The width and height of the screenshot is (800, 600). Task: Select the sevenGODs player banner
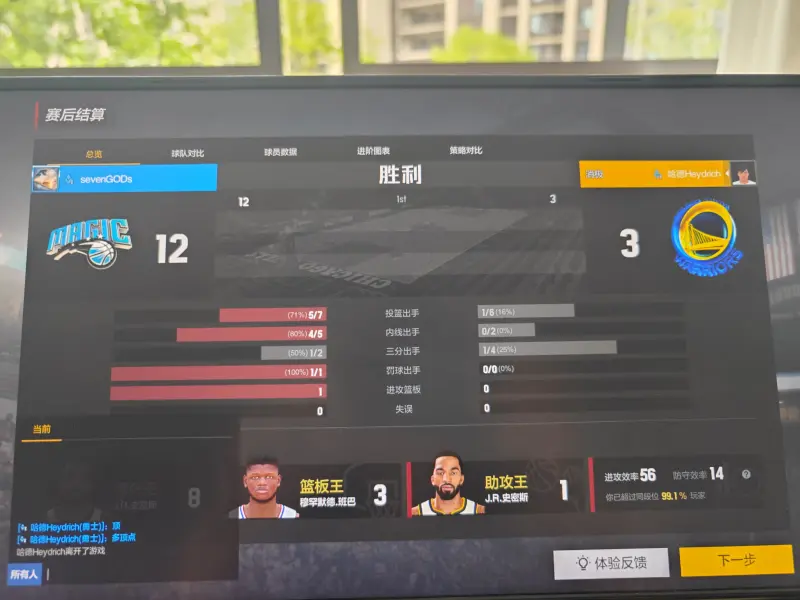tap(125, 178)
